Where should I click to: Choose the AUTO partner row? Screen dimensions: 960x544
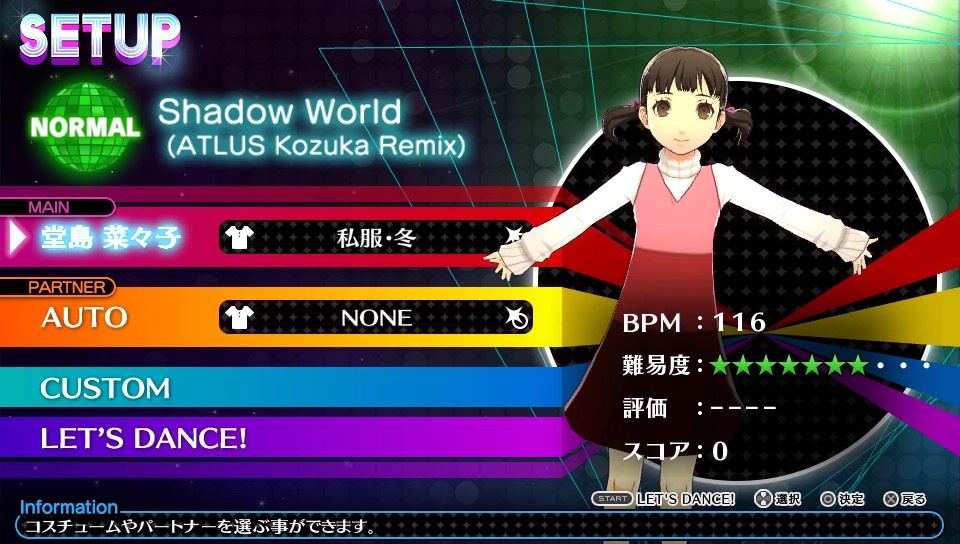coord(85,318)
